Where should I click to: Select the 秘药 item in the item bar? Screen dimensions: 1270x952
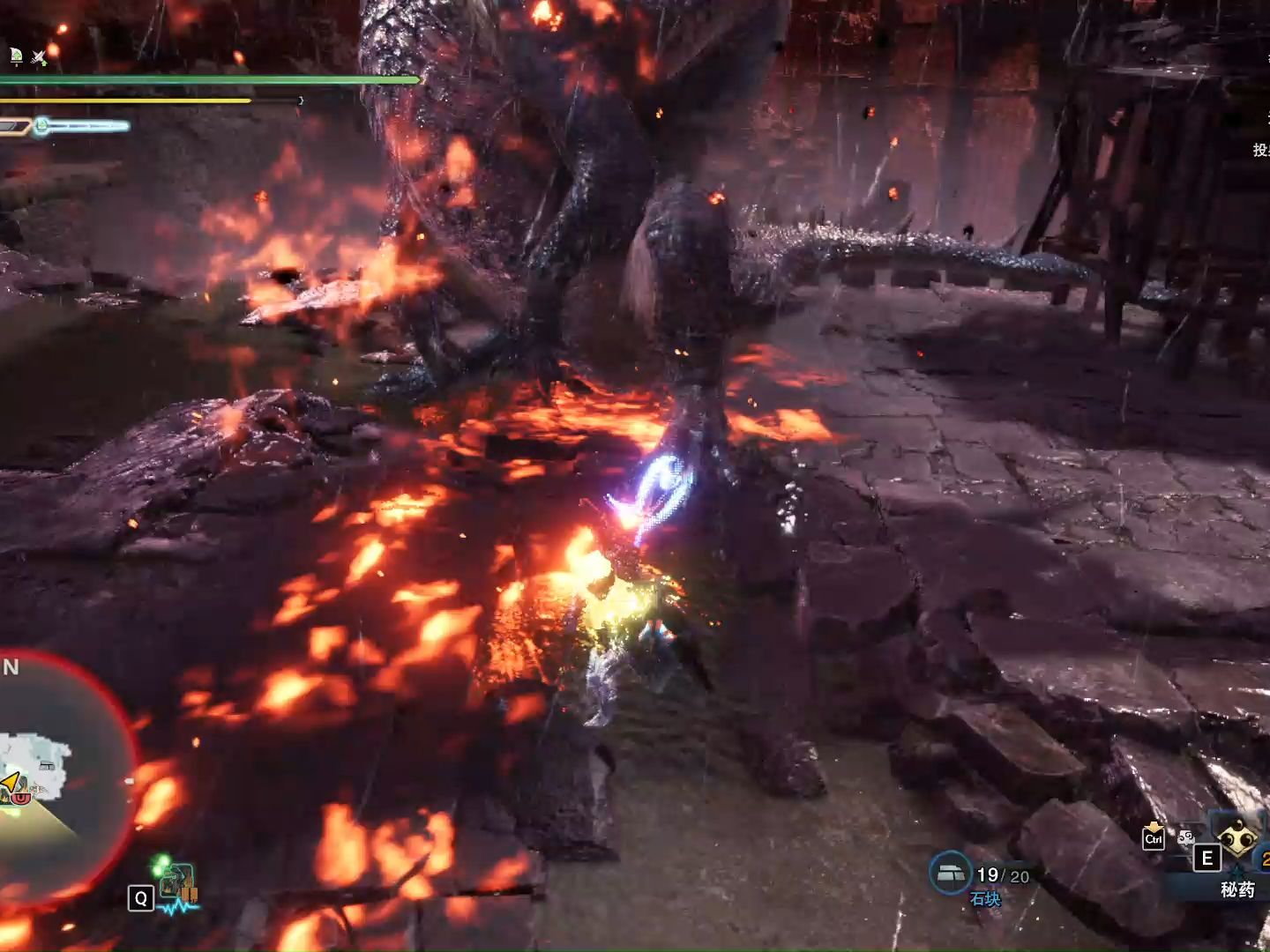coord(1237,841)
